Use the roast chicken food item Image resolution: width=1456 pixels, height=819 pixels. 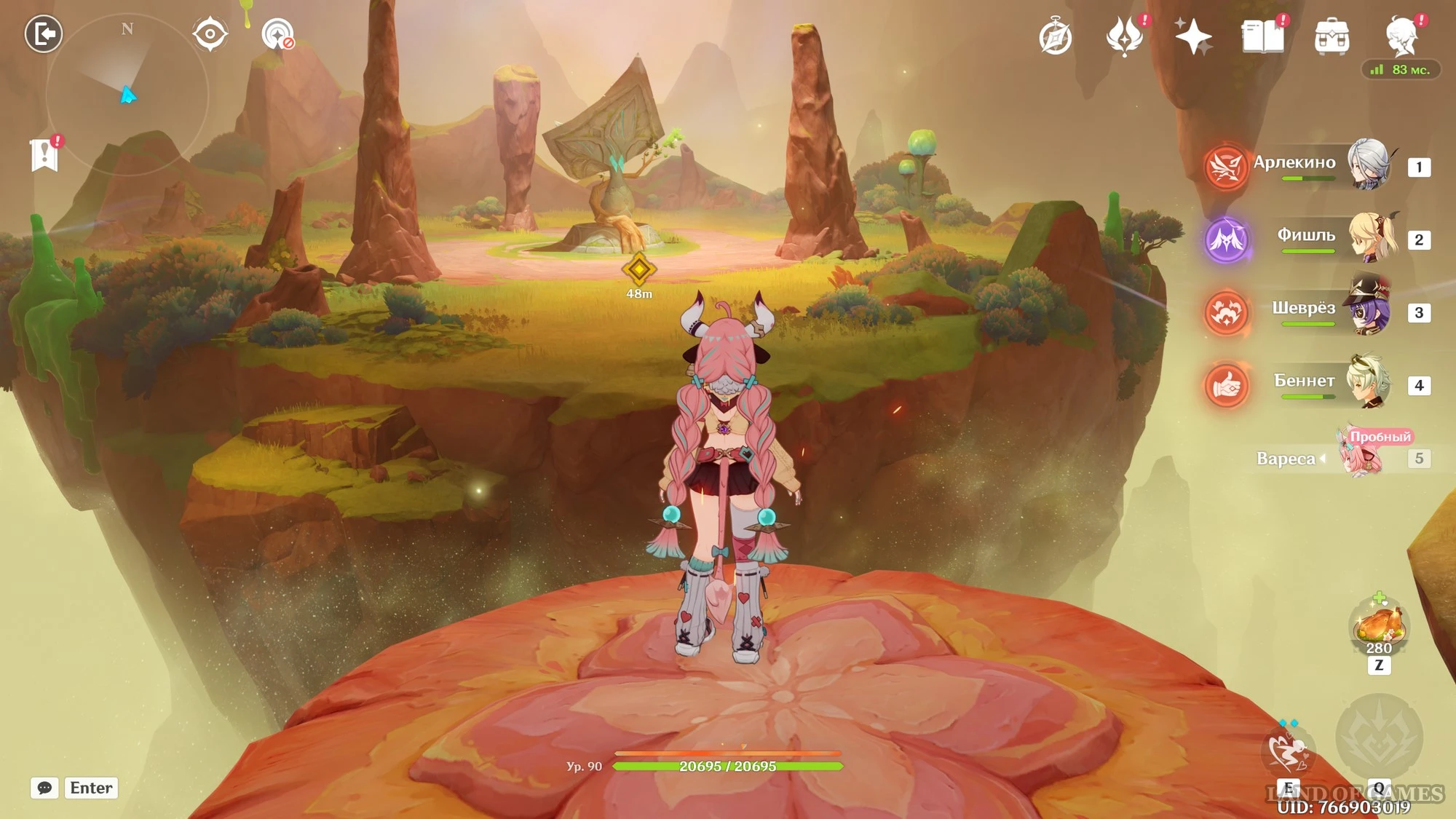[1378, 626]
